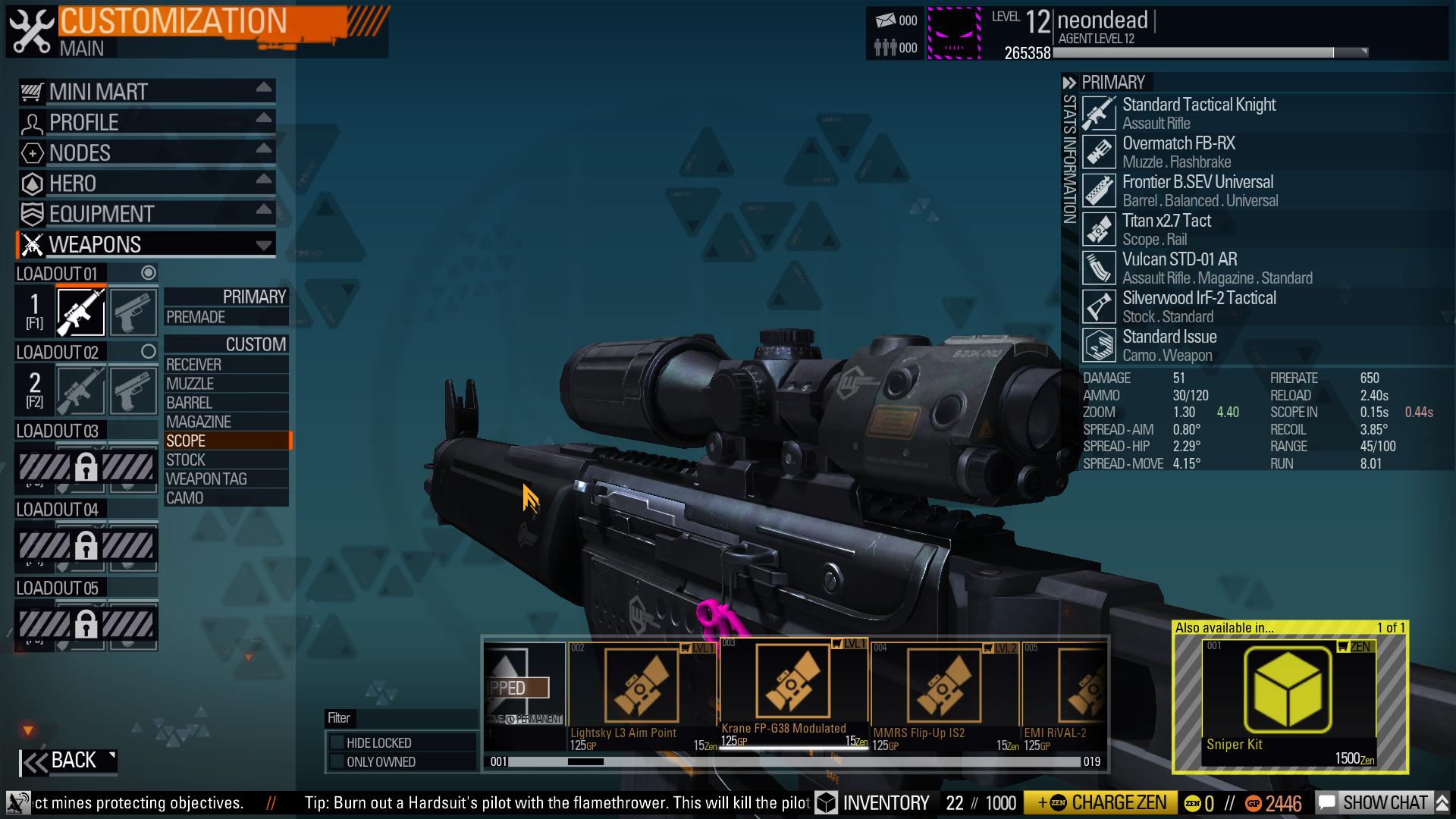
Task: Toggle the Hide Locked filter
Action: tap(336, 742)
